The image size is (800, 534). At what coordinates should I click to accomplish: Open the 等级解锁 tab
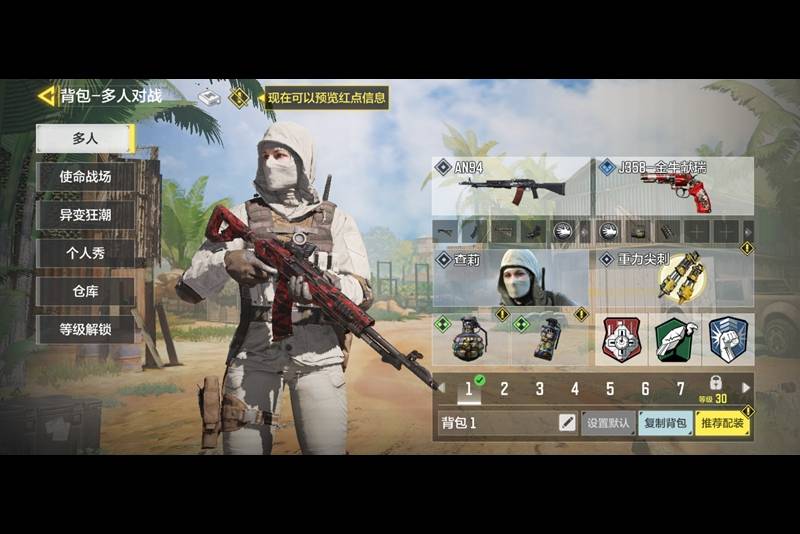85,329
